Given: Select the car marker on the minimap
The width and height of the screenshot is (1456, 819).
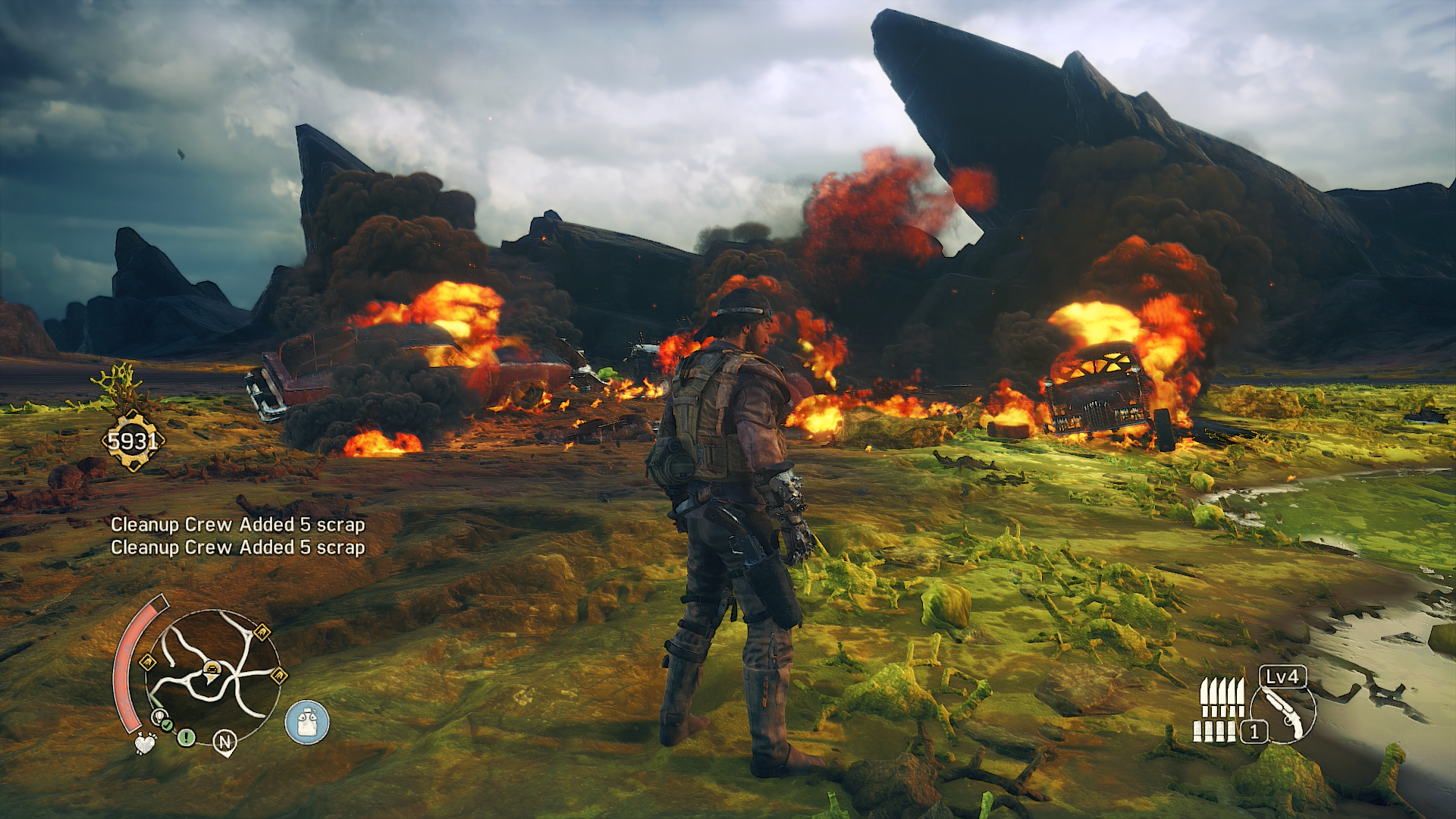Looking at the screenshot, I should tap(212, 668).
